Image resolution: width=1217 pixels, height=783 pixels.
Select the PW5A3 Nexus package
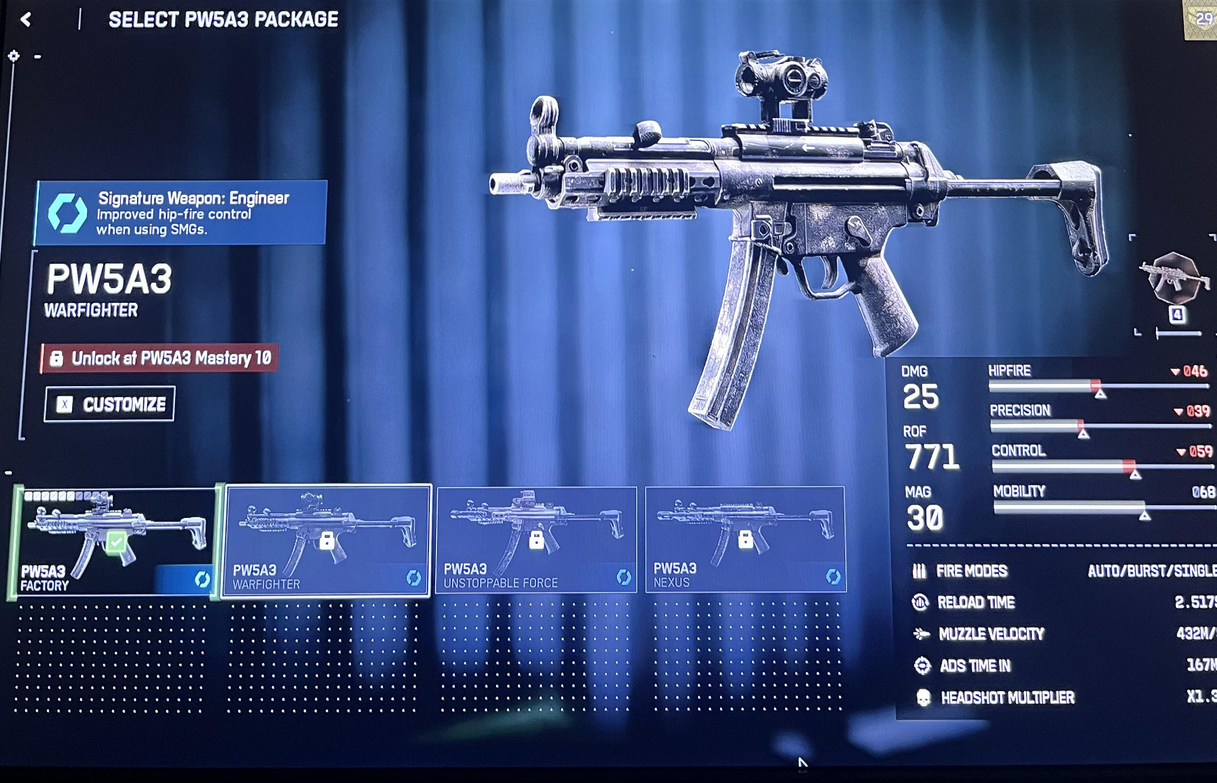click(x=745, y=540)
